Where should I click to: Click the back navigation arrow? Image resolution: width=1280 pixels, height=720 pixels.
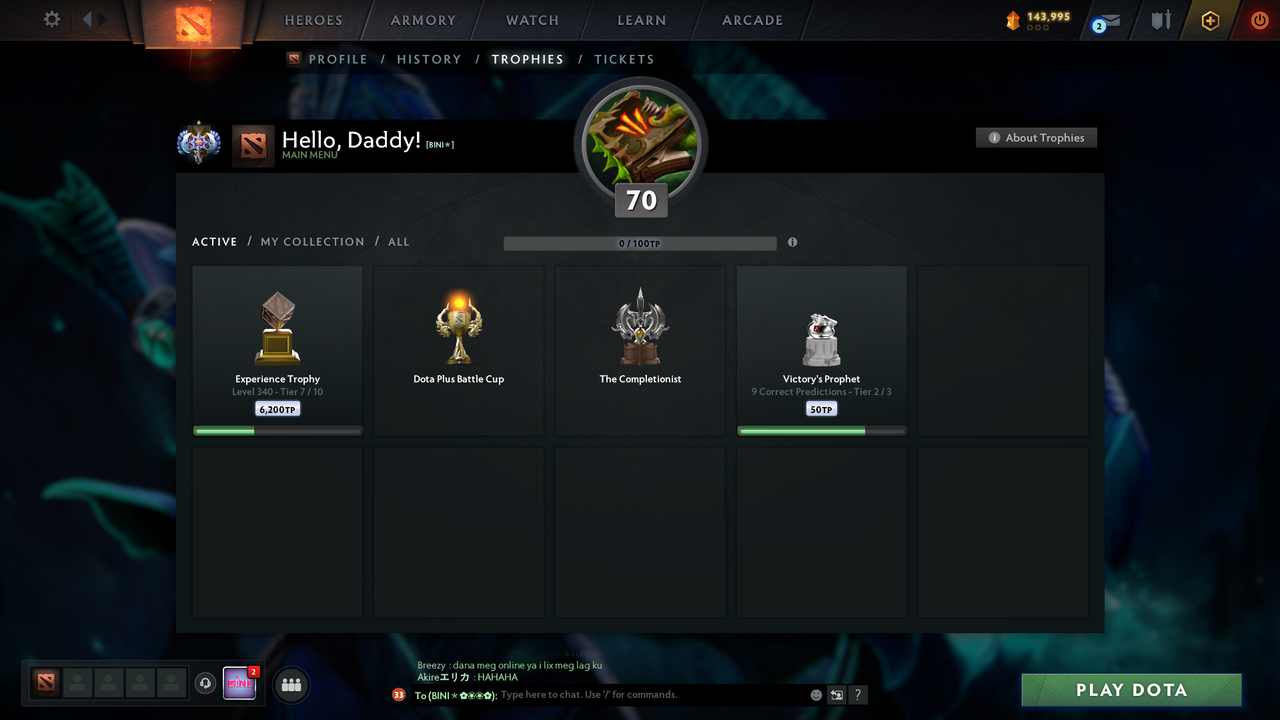87,18
